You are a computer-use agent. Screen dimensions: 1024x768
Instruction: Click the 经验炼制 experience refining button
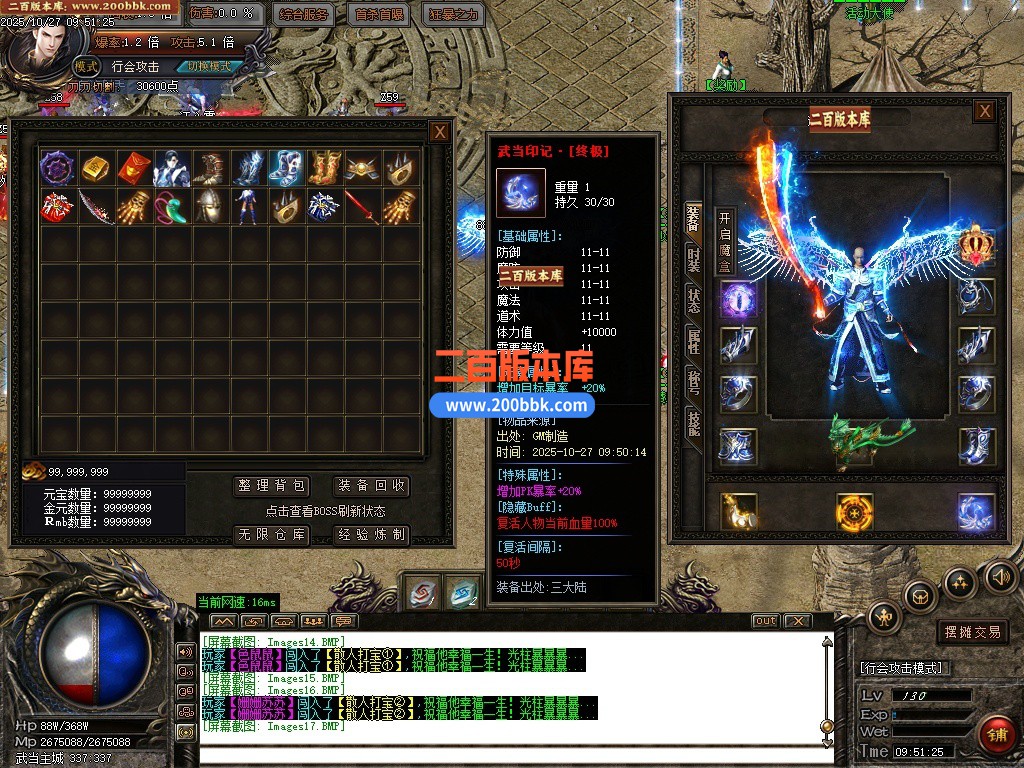(x=372, y=535)
